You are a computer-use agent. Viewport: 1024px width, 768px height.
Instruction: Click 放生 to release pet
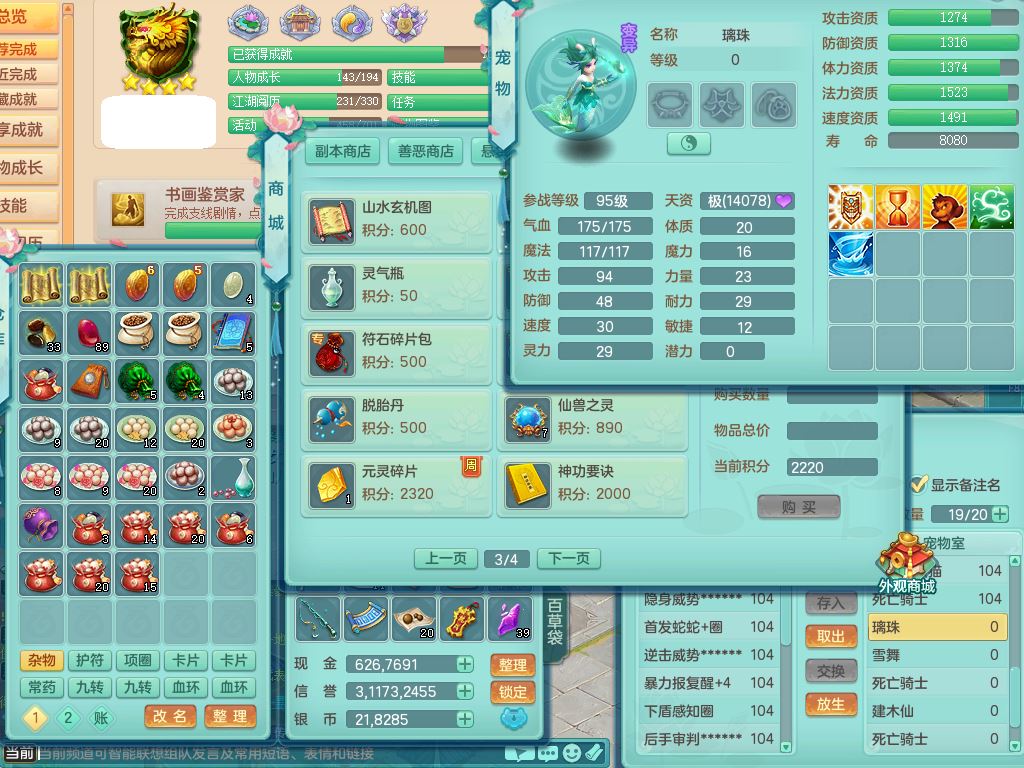coord(830,704)
